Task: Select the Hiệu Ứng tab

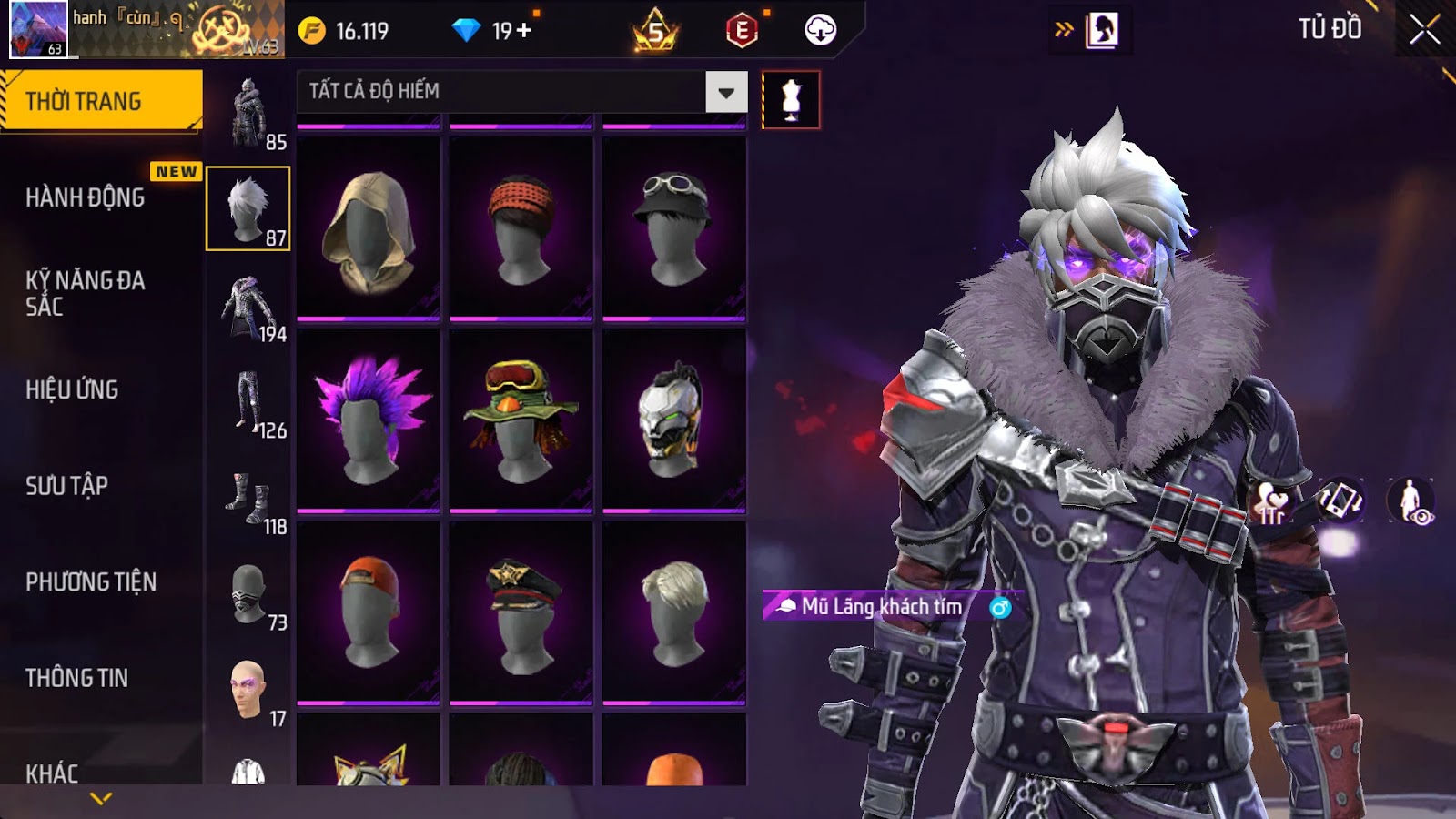Action: click(x=73, y=389)
